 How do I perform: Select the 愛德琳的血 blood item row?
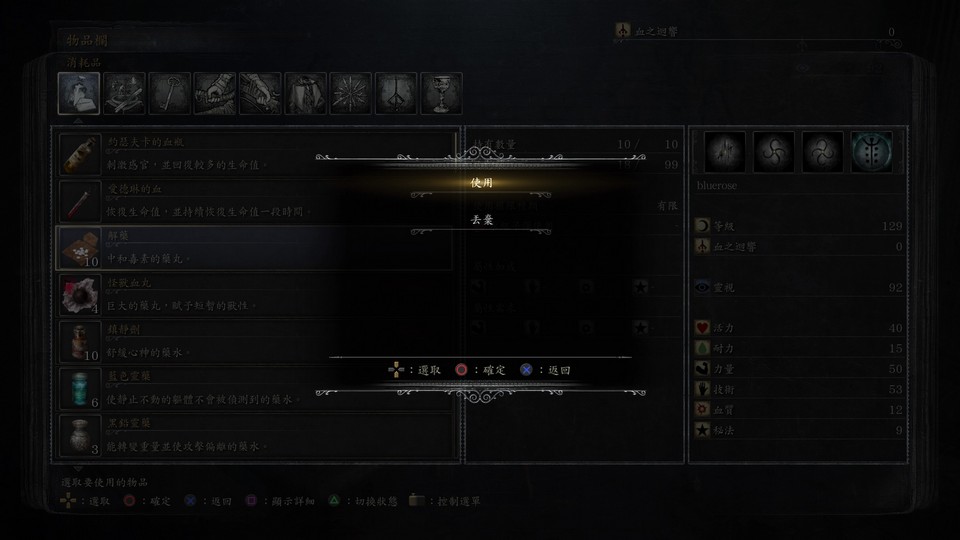255,200
